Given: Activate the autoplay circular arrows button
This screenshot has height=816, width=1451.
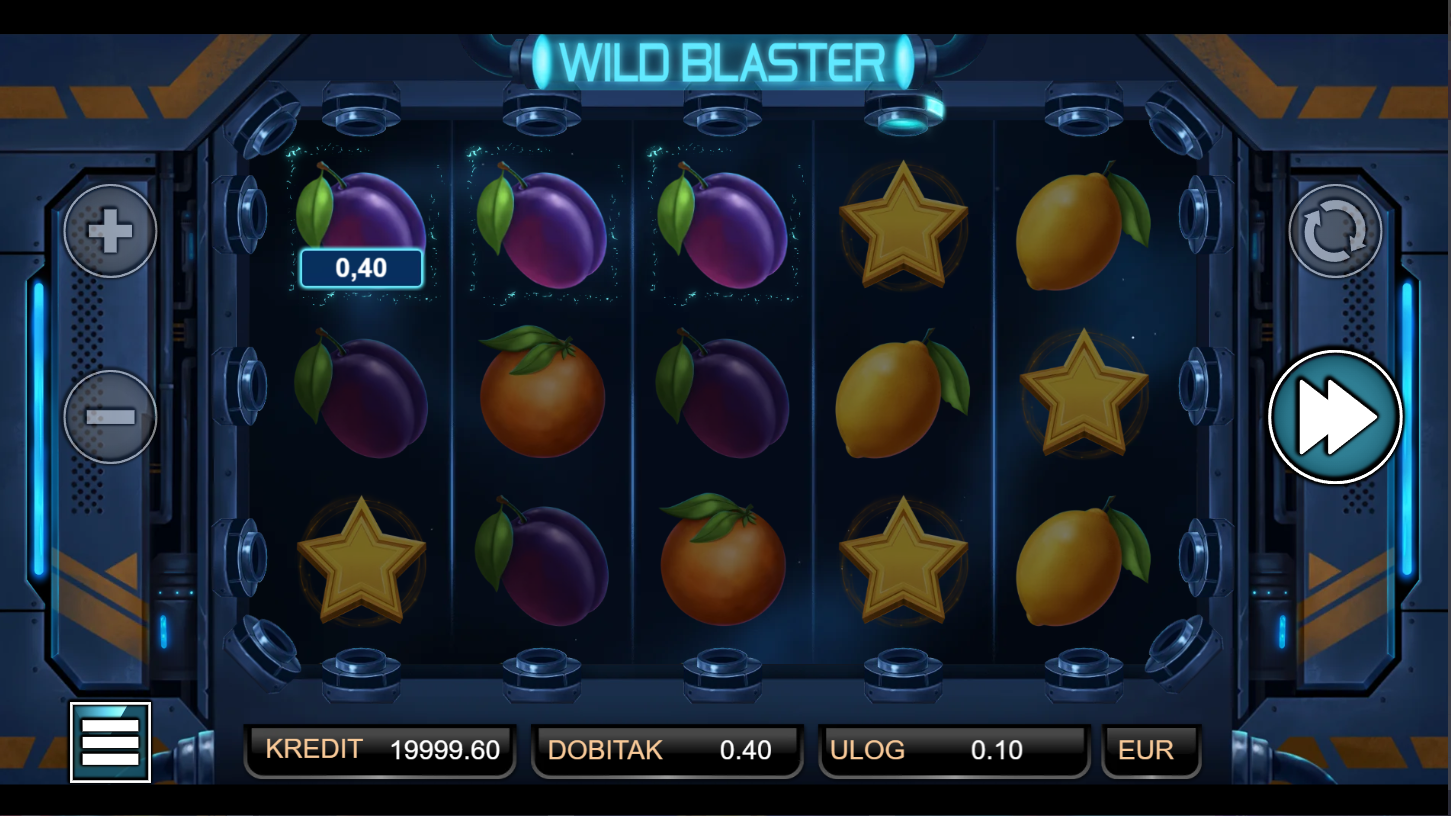Looking at the screenshot, I should (x=1335, y=231).
